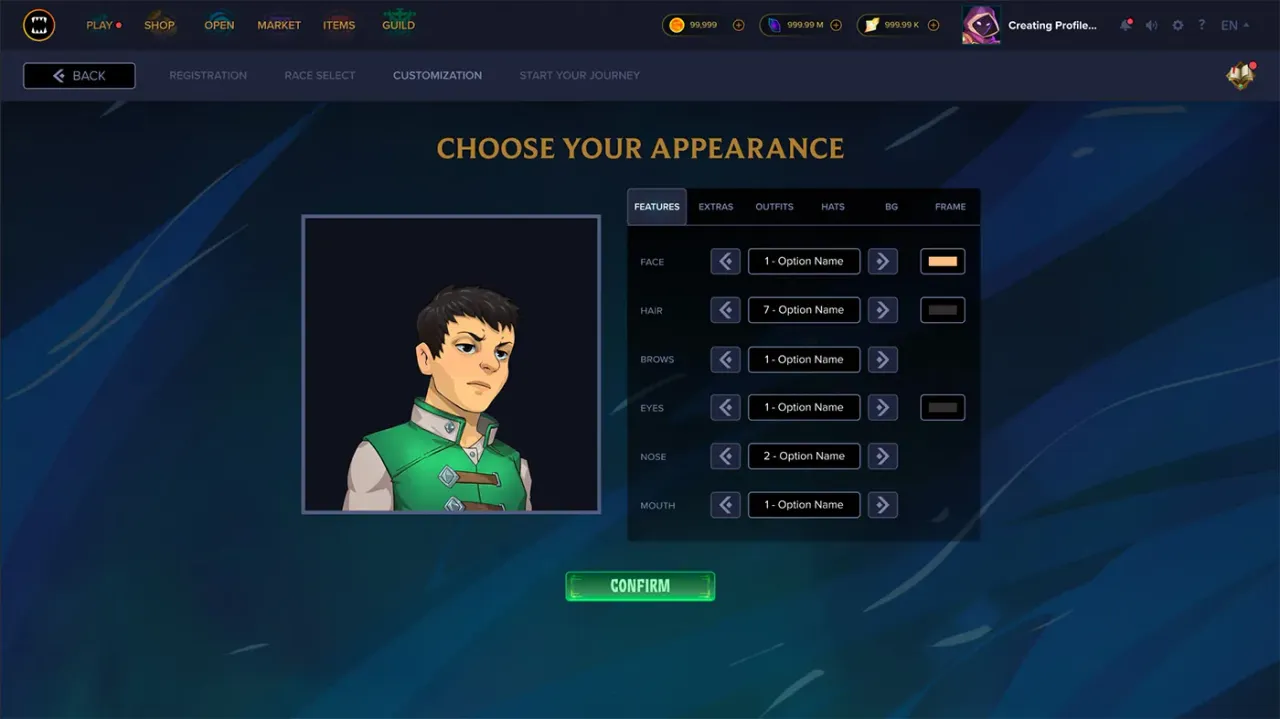Go to the previous Eyes option

(x=726, y=408)
